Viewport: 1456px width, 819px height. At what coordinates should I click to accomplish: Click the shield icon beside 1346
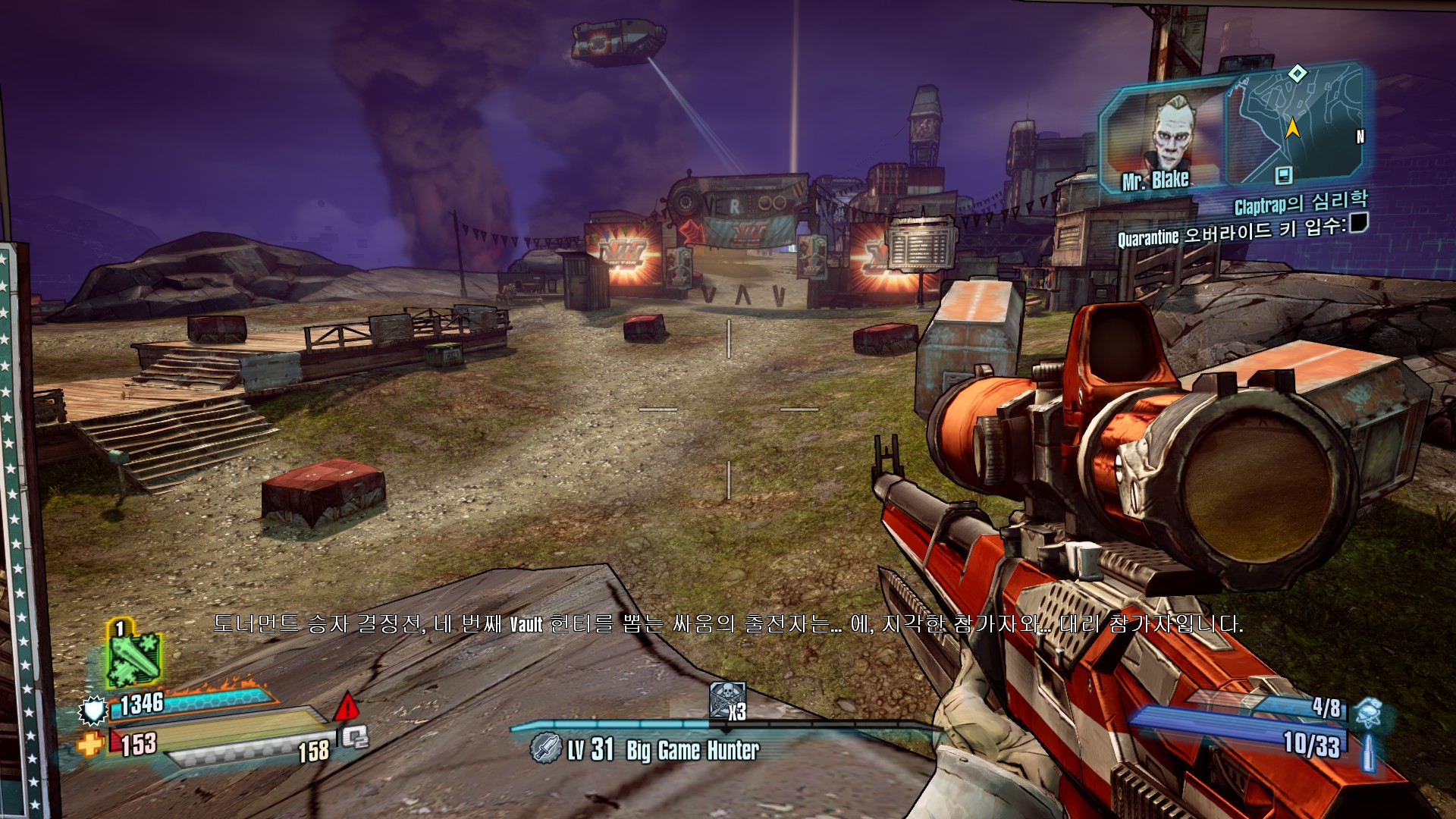click(93, 711)
